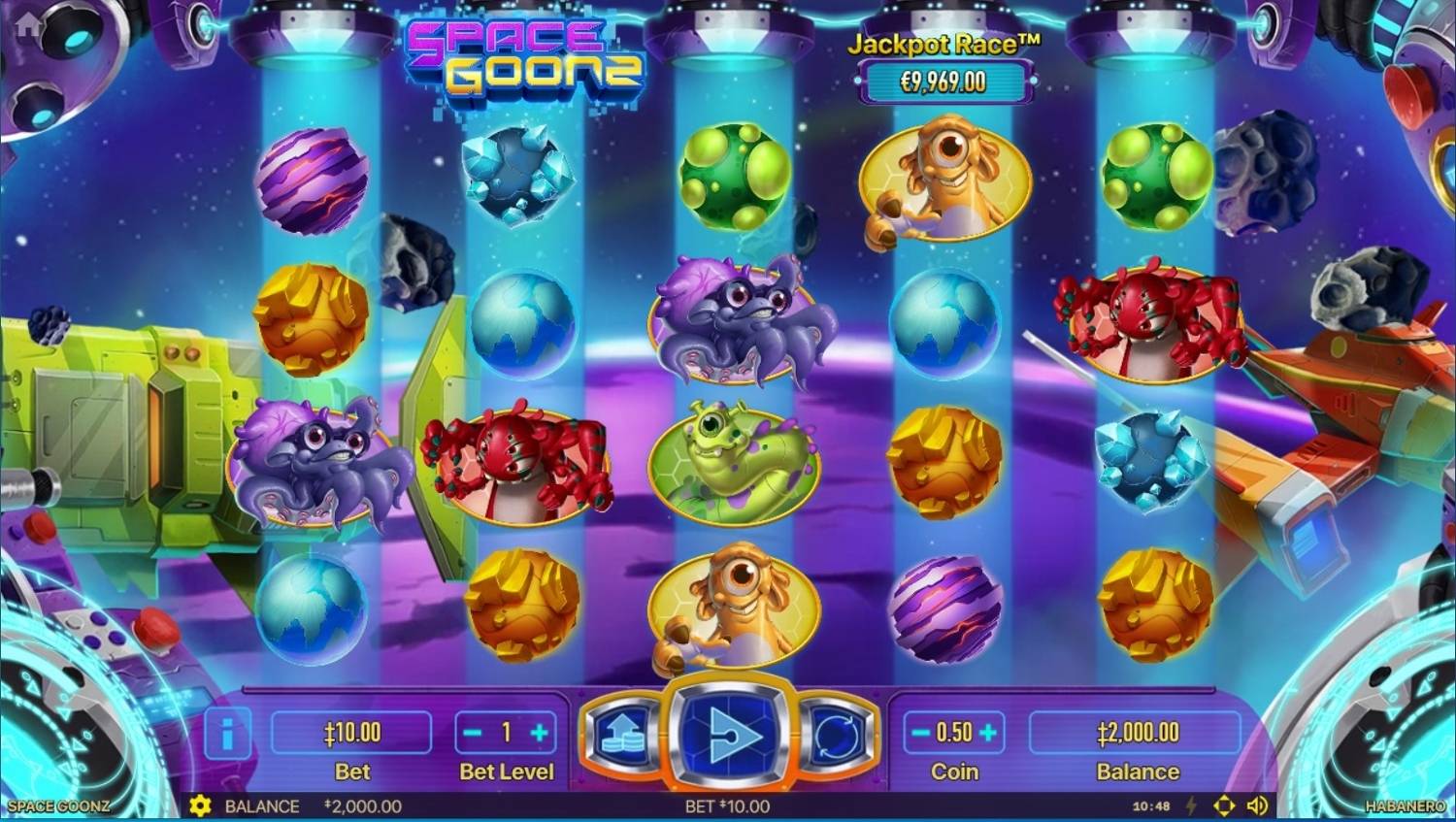The width and height of the screenshot is (1456, 822).
Task: Start autoplay with the circular arrows button
Action: (837, 735)
